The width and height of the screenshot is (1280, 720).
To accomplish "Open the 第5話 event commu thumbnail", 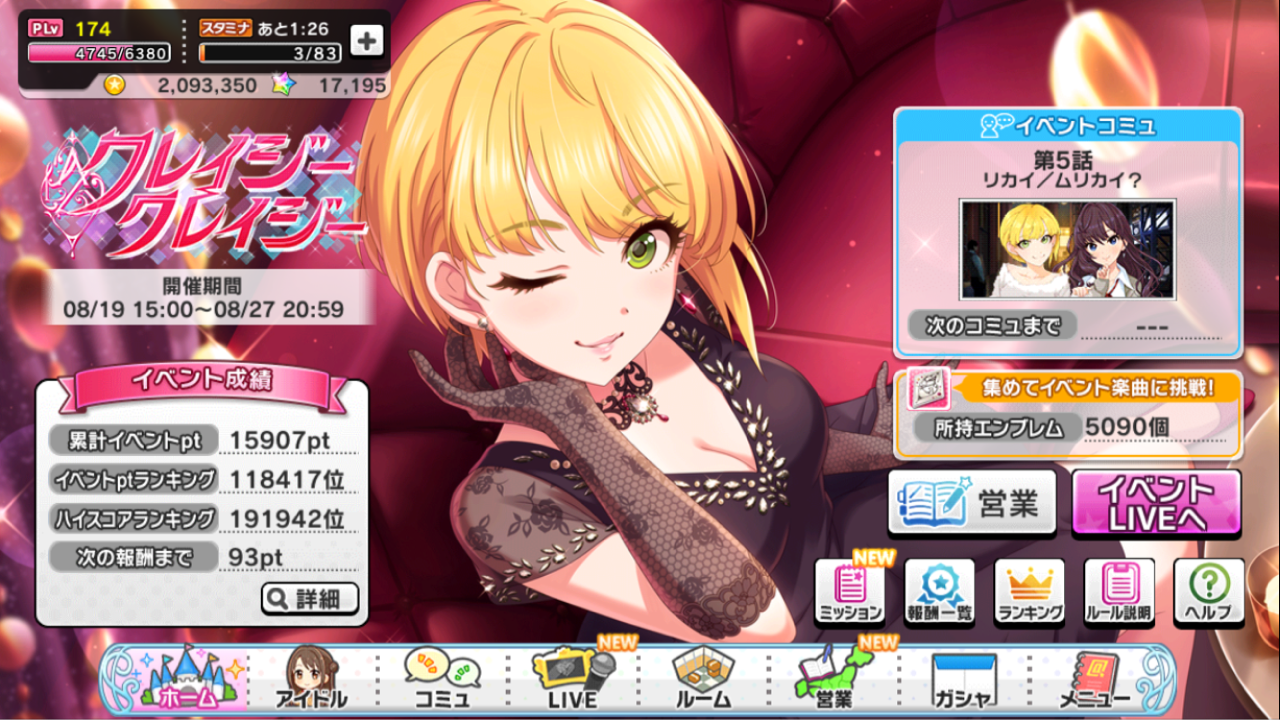I will 1067,250.
